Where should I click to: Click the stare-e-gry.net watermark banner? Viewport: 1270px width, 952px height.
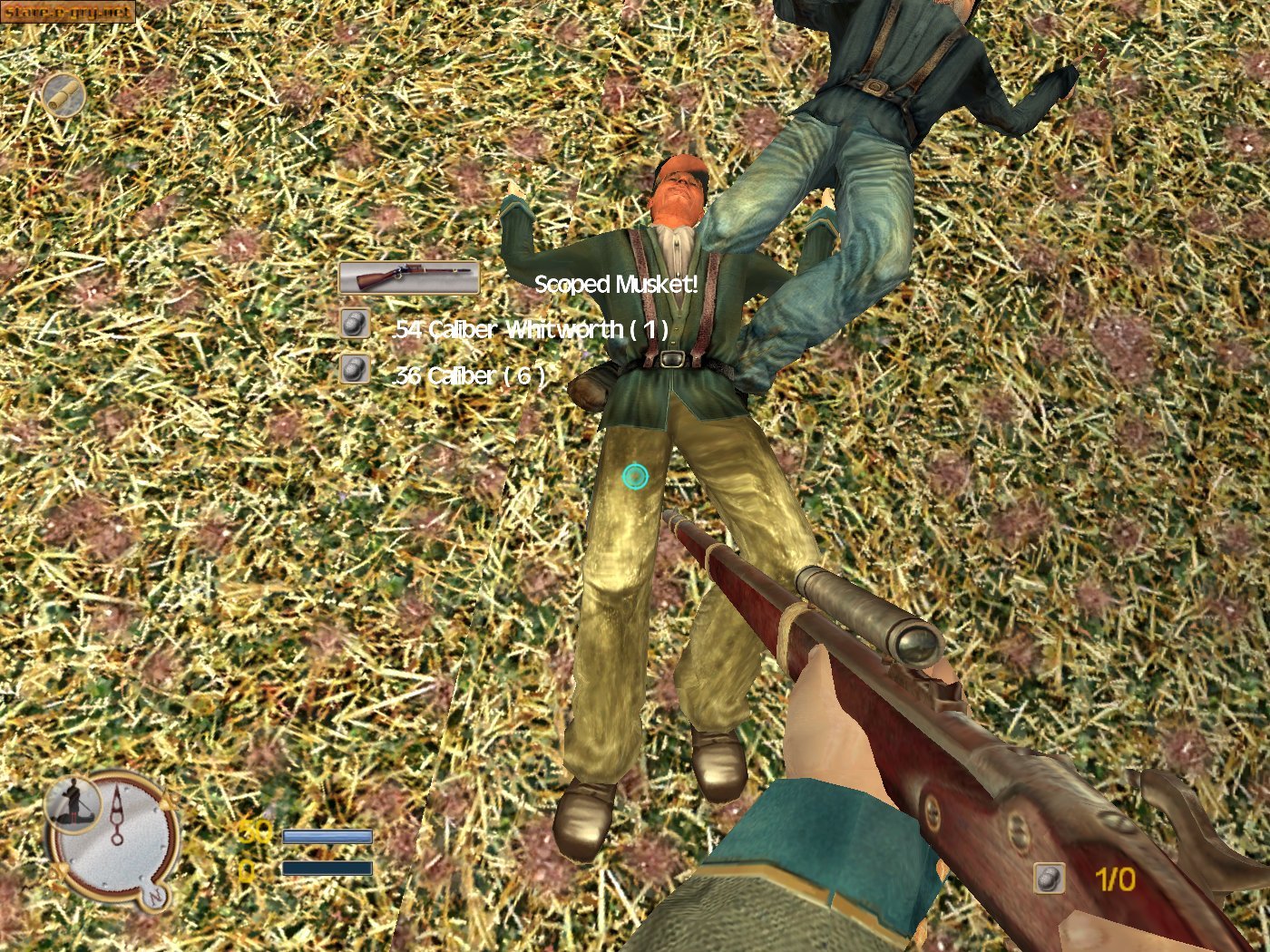68,12
